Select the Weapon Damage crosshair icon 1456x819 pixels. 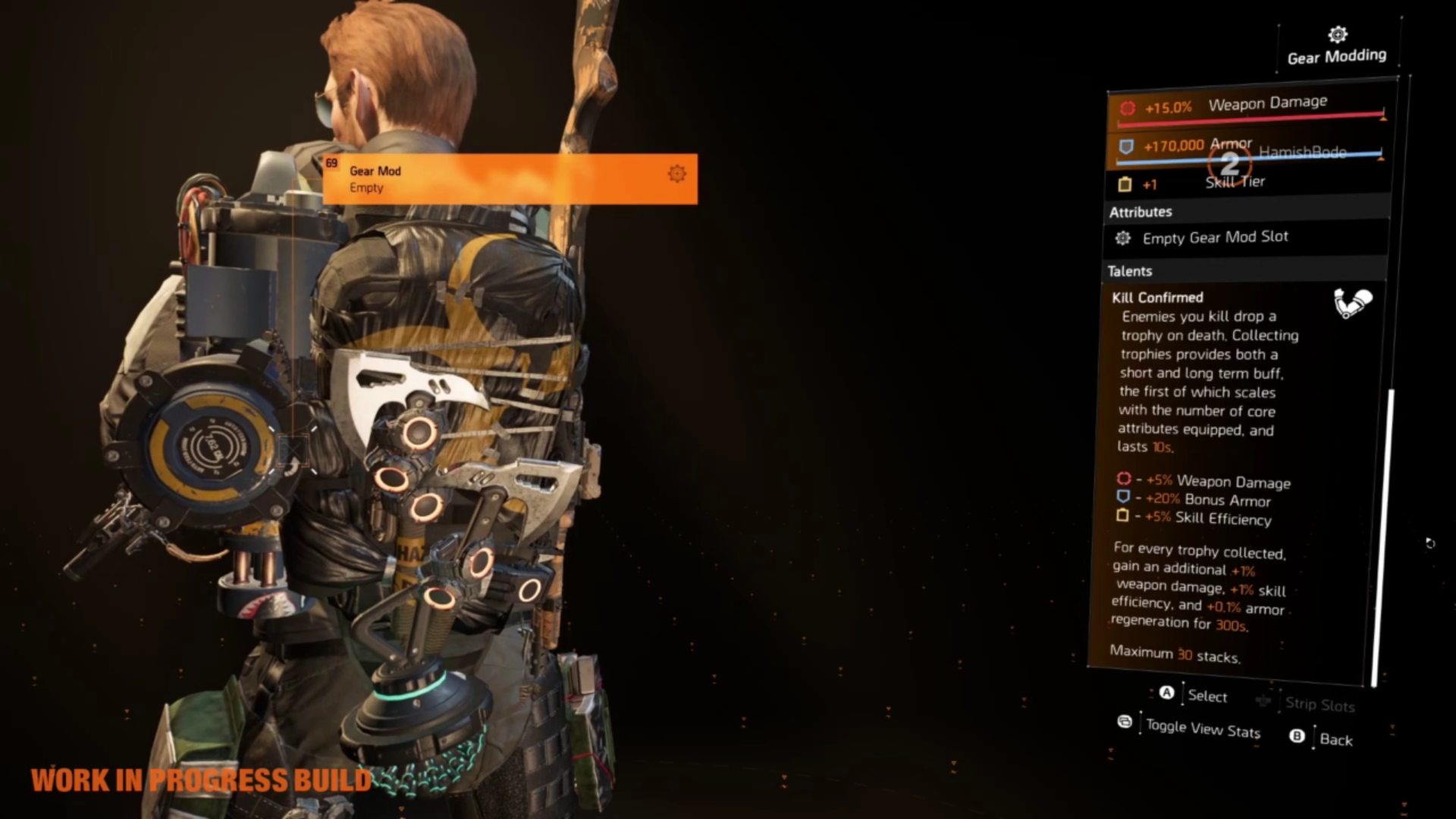point(1128,108)
